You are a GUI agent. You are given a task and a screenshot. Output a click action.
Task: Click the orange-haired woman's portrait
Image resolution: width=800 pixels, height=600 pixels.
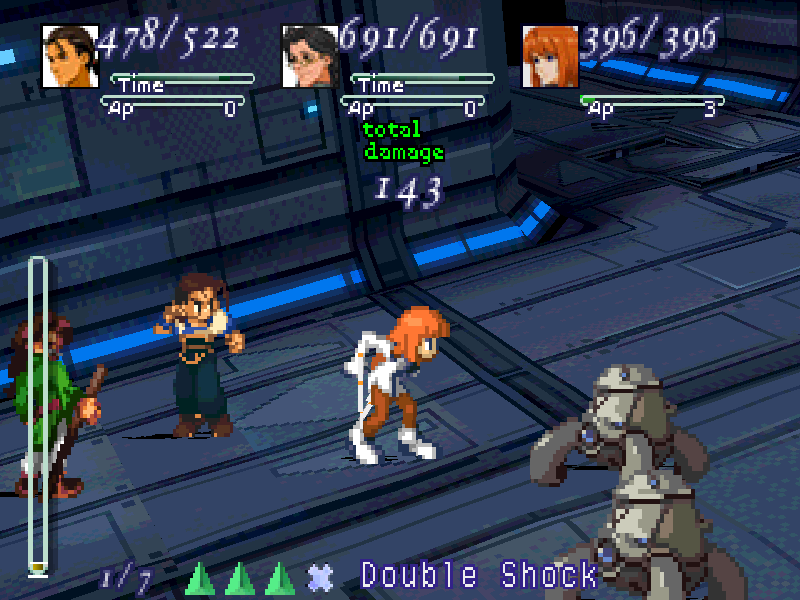pos(550,56)
